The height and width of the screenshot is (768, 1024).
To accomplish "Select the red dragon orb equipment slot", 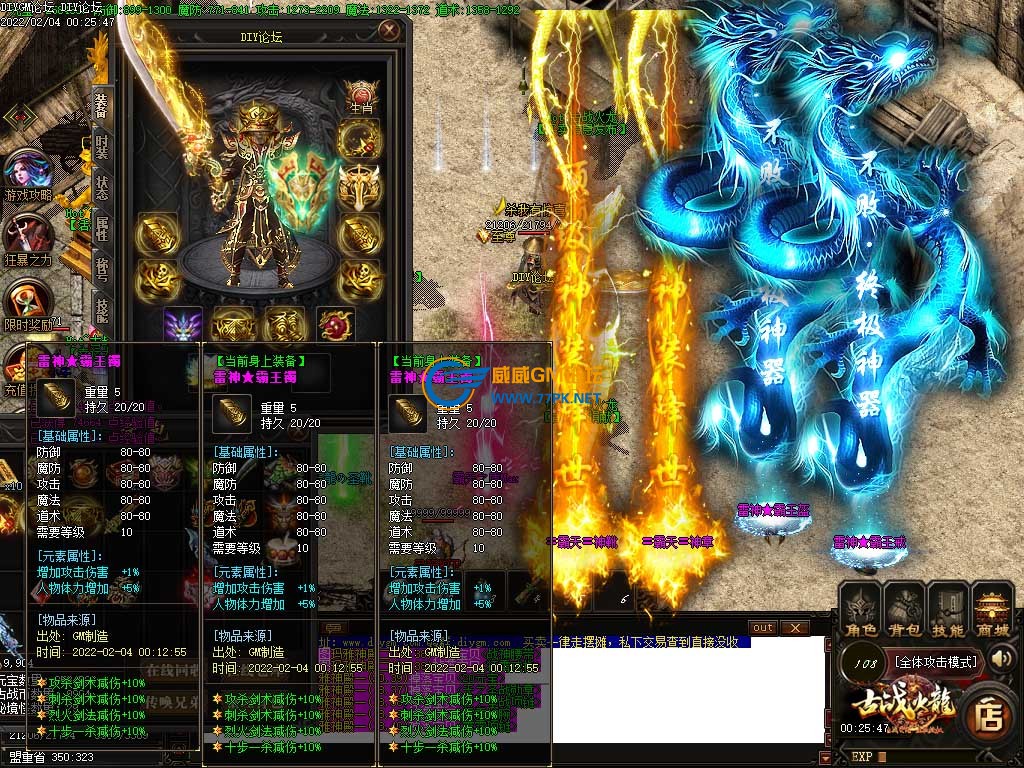I will coord(335,325).
